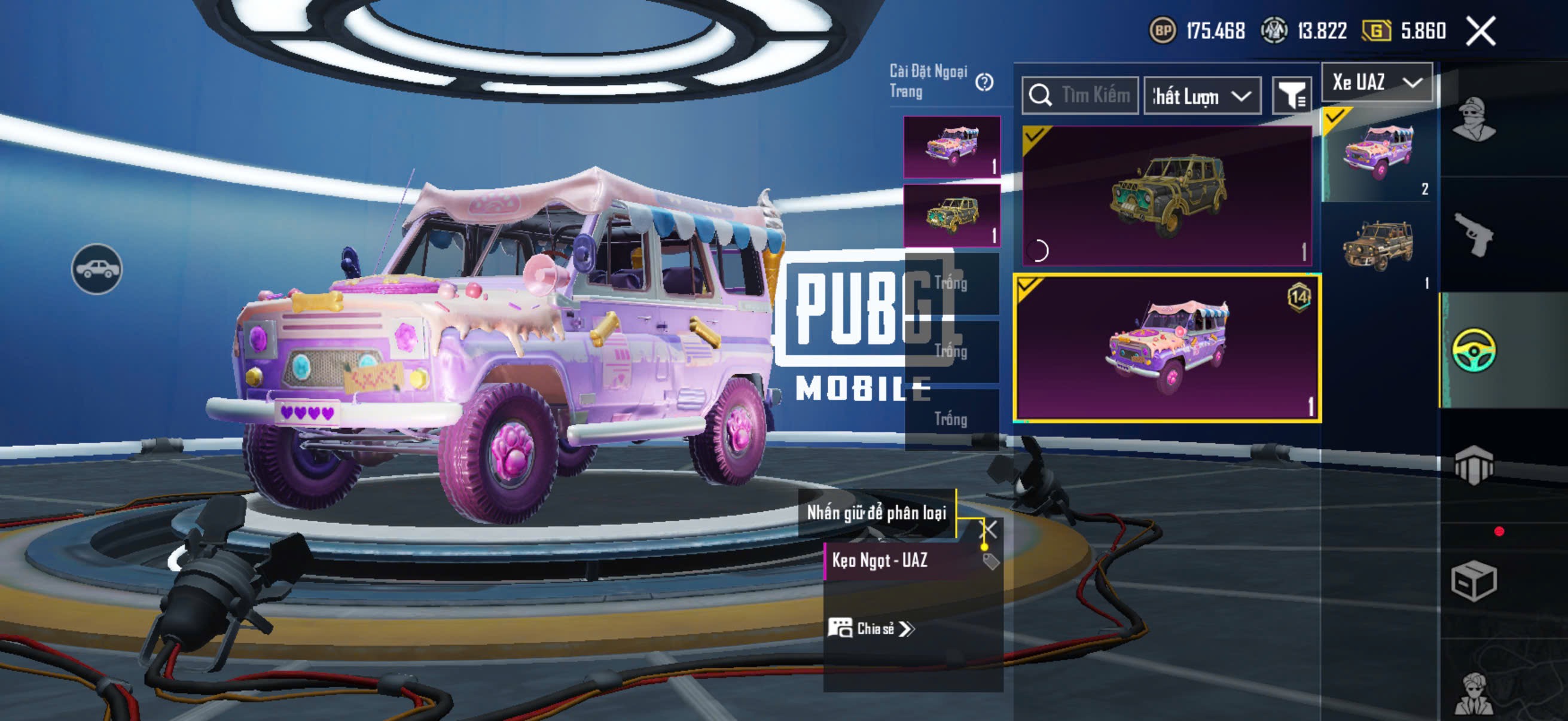Choose the pink UAZ loadout slot
Screen dimensions: 1568x721
point(951,146)
